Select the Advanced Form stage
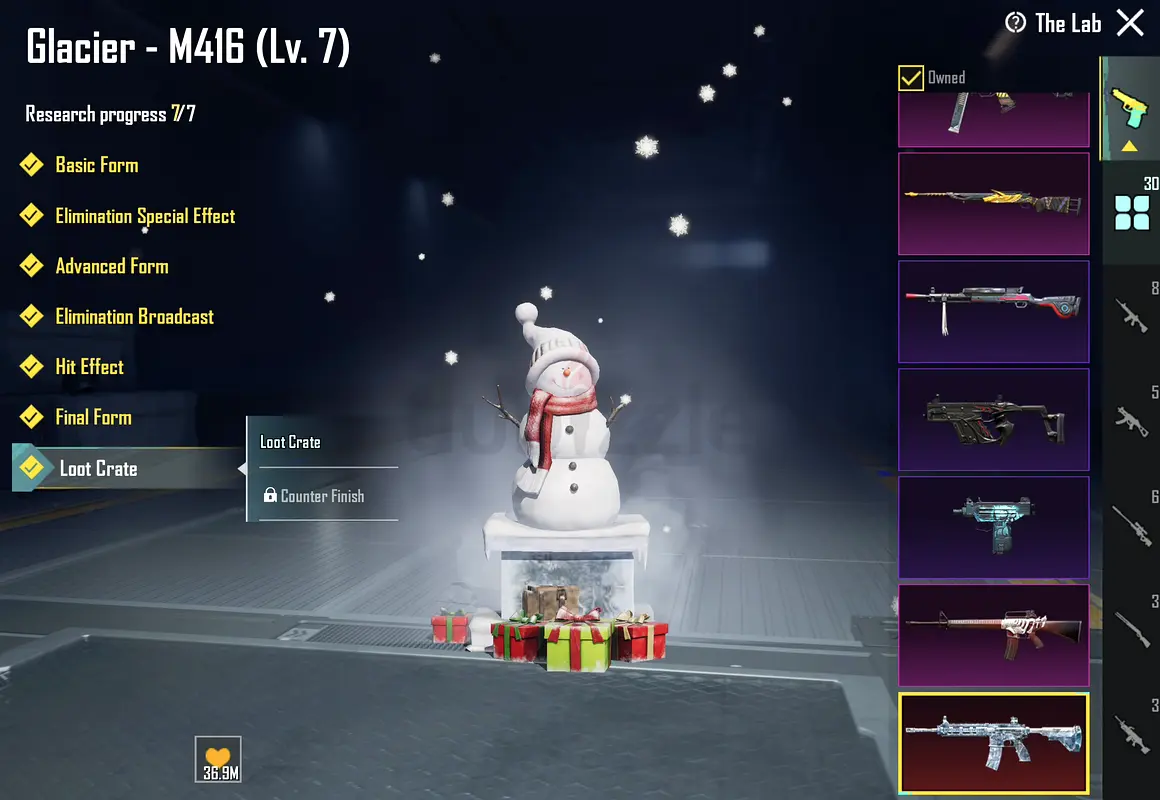 [x=111, y=266]
